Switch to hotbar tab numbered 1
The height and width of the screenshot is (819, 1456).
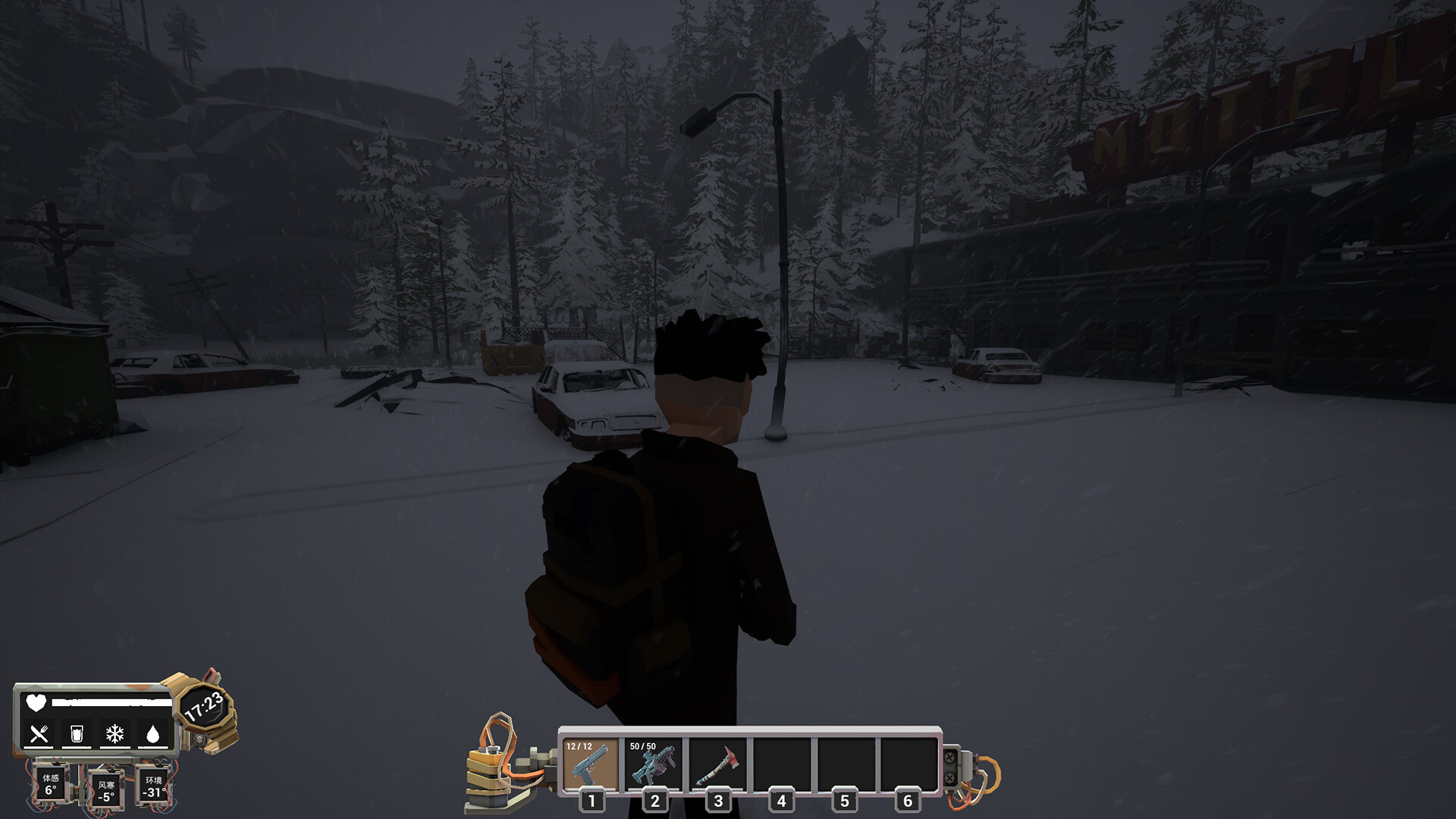click(591, 801)
